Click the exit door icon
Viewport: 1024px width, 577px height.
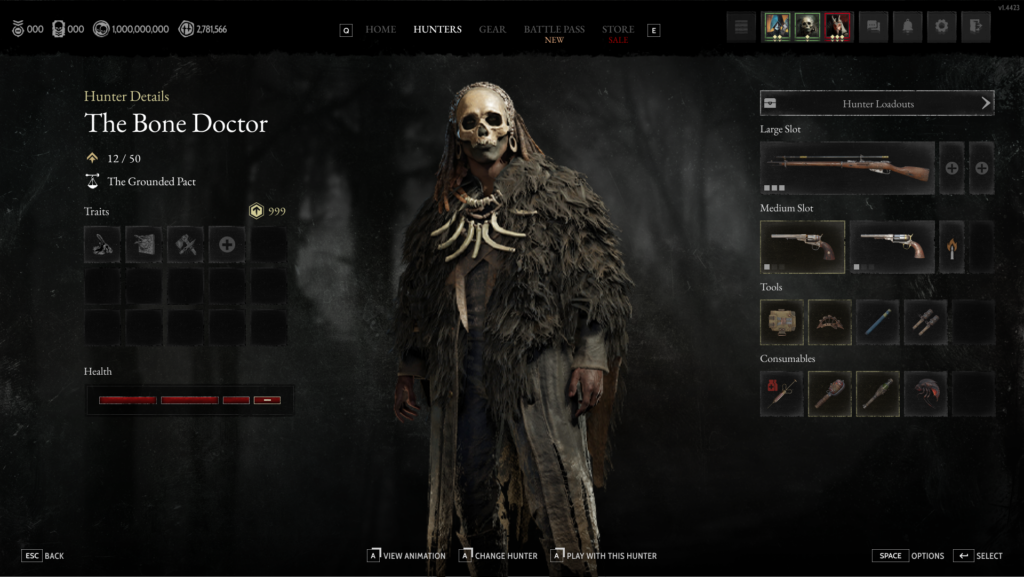point(975,27)
